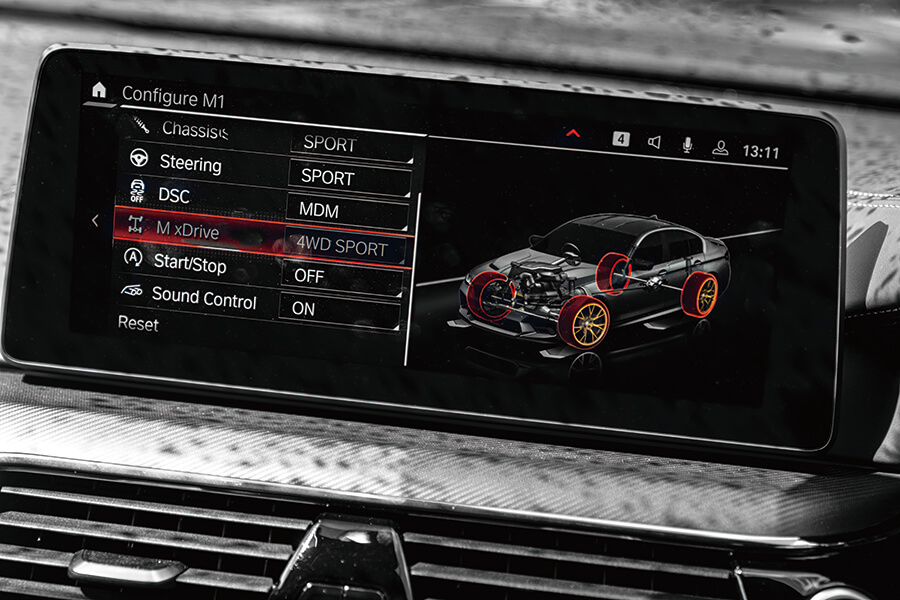
Task: Open the Steering setting row
Action: point(190,163)
